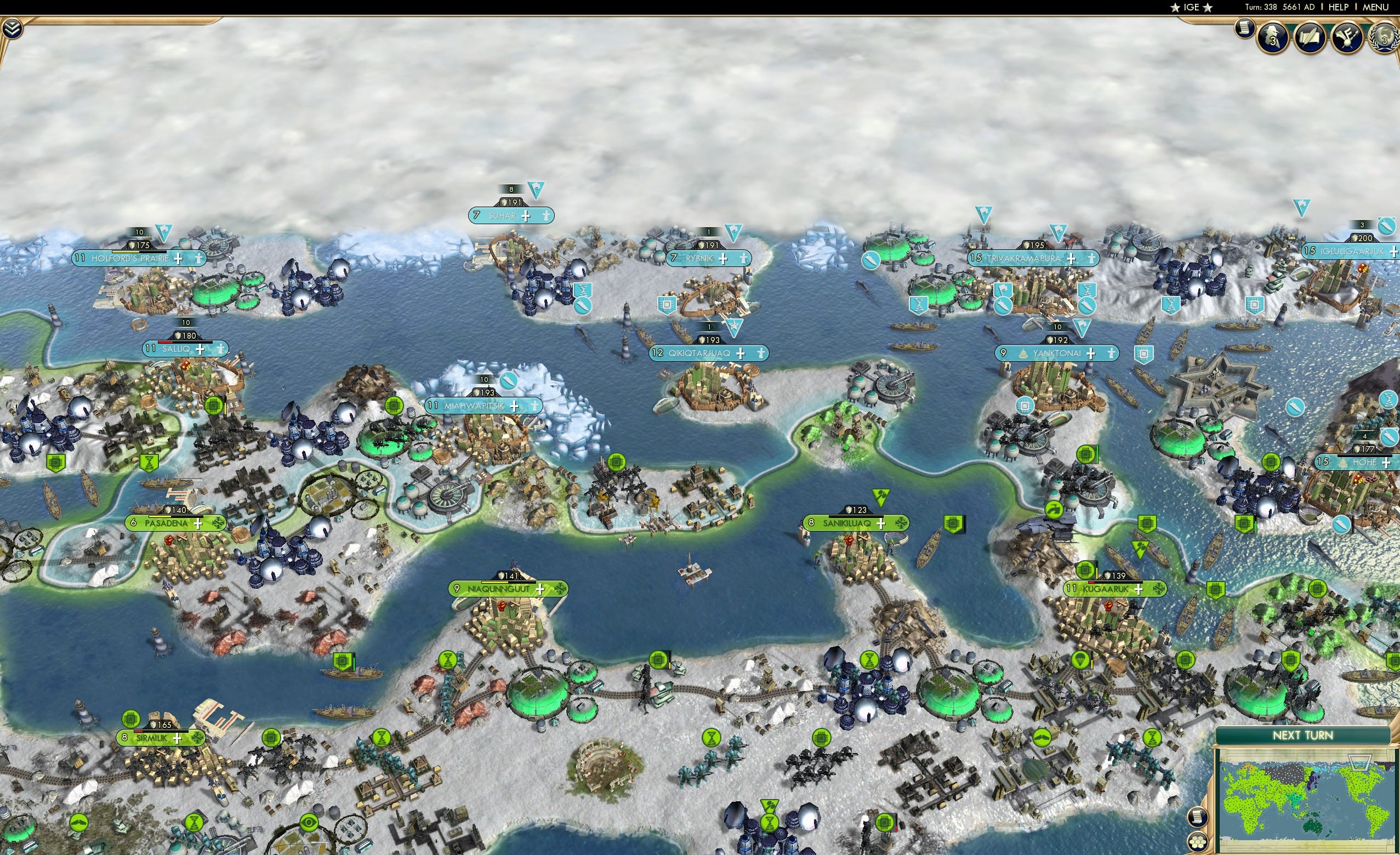
Task: Expand Suhar's city banner with its plus
Action: tap(526, 216)
